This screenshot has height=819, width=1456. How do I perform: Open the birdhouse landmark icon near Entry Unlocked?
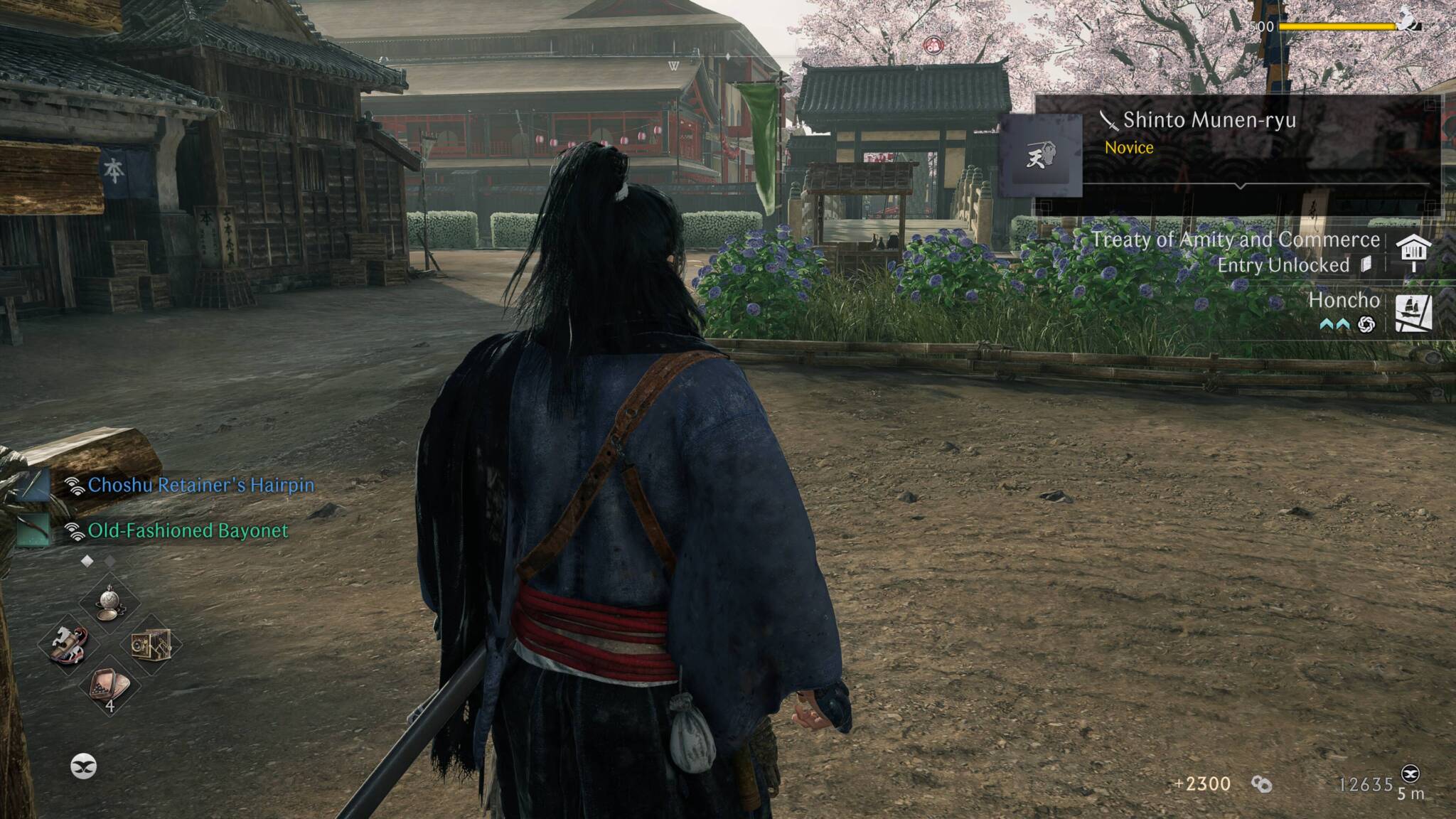(x=1415, y=252)
